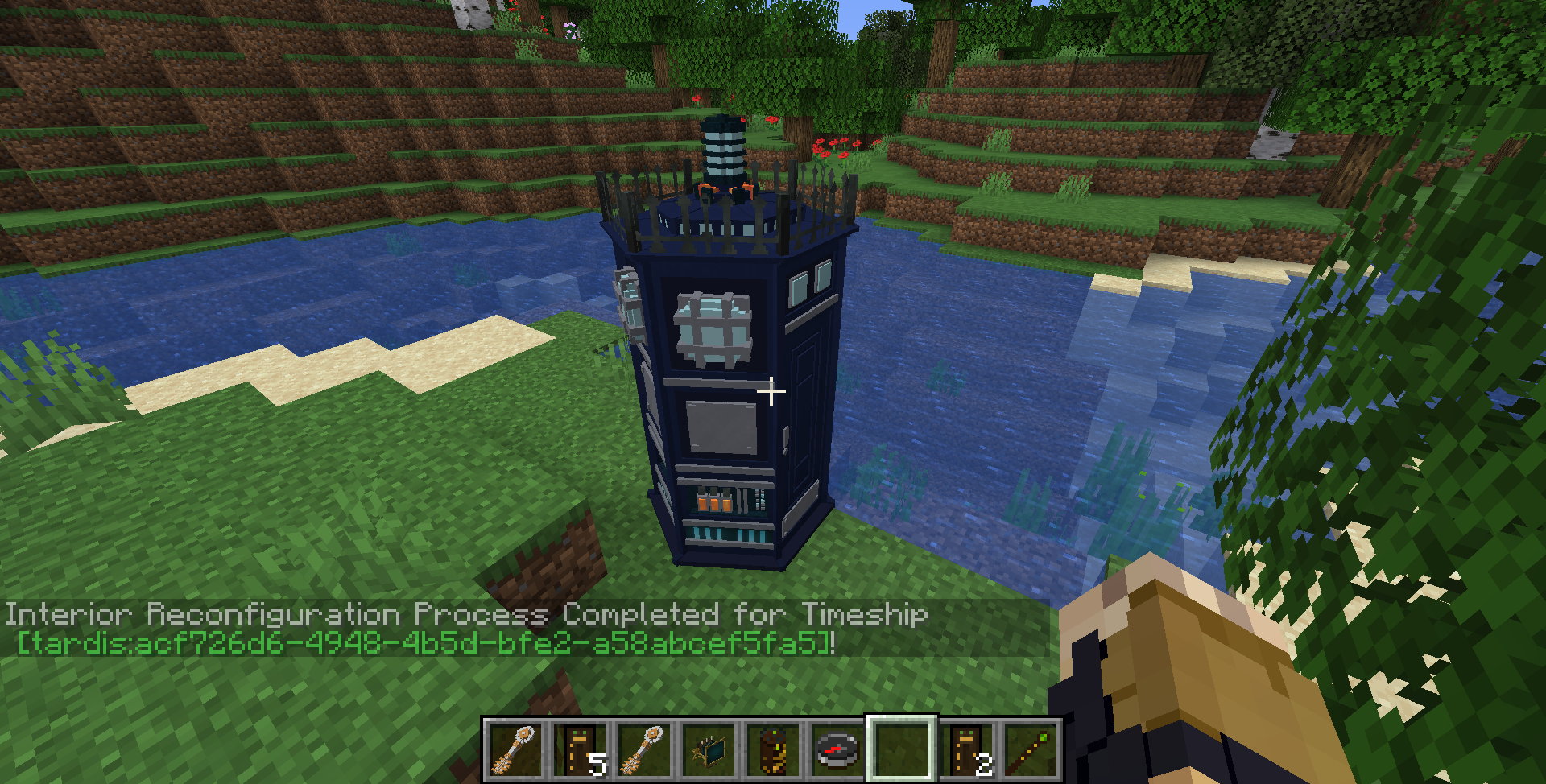
Task: Select the compass in the hotbar
Action: [836, 750]
